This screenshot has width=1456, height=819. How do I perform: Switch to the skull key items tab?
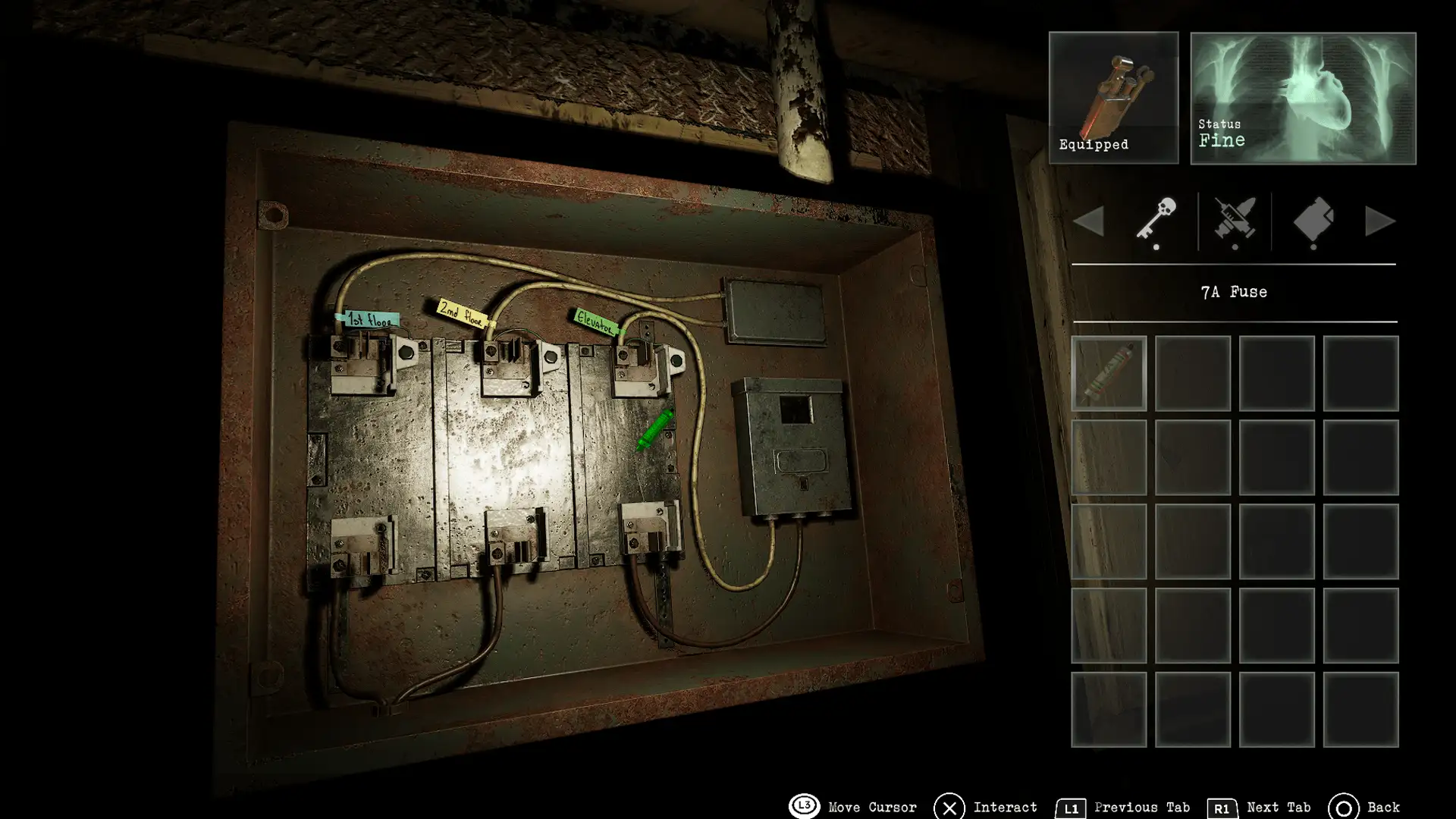pos(1156,220)
